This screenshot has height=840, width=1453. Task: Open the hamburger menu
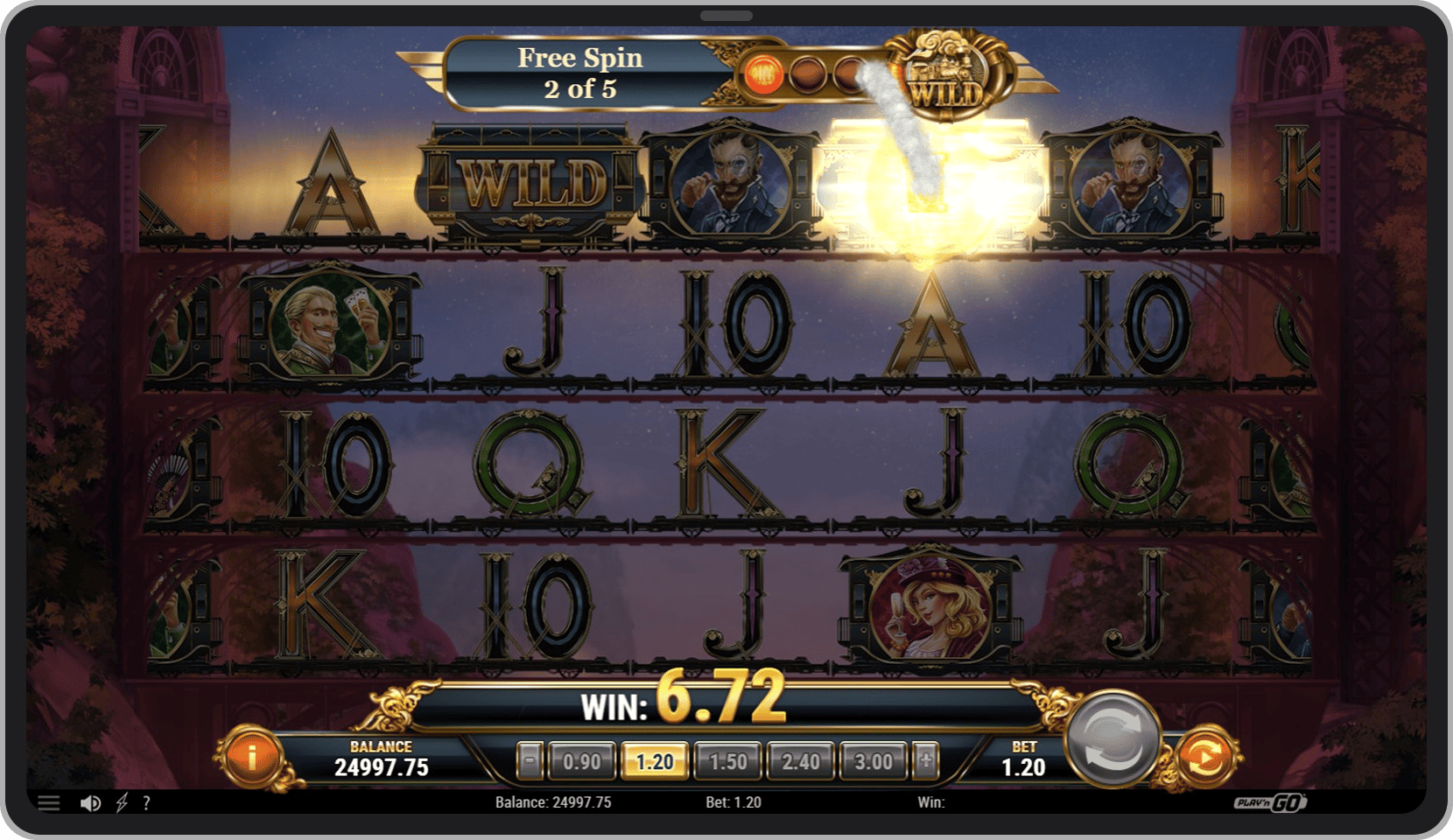pos(49,802)
